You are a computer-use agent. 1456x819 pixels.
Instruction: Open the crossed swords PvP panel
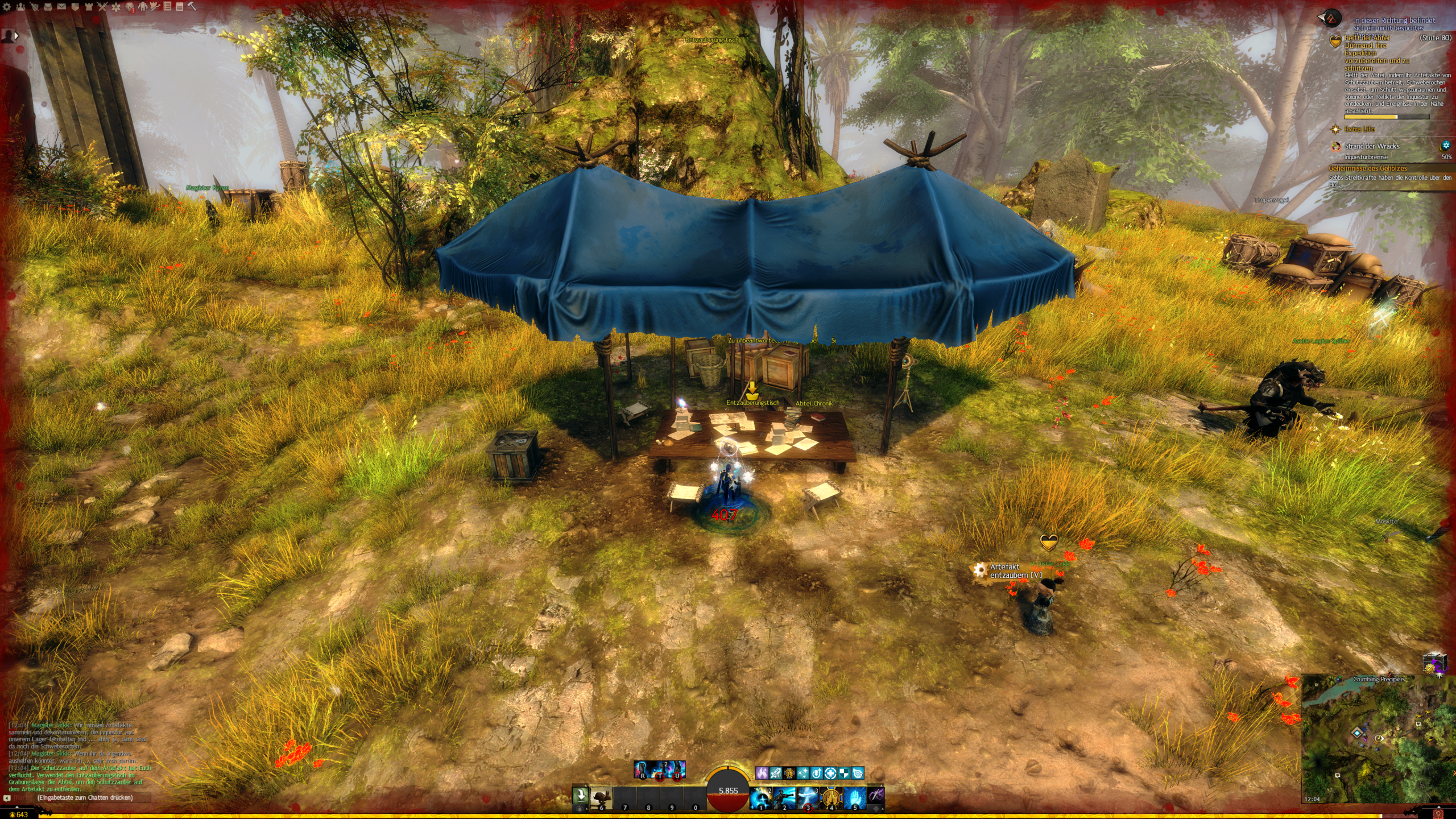[x=102, y=7]
